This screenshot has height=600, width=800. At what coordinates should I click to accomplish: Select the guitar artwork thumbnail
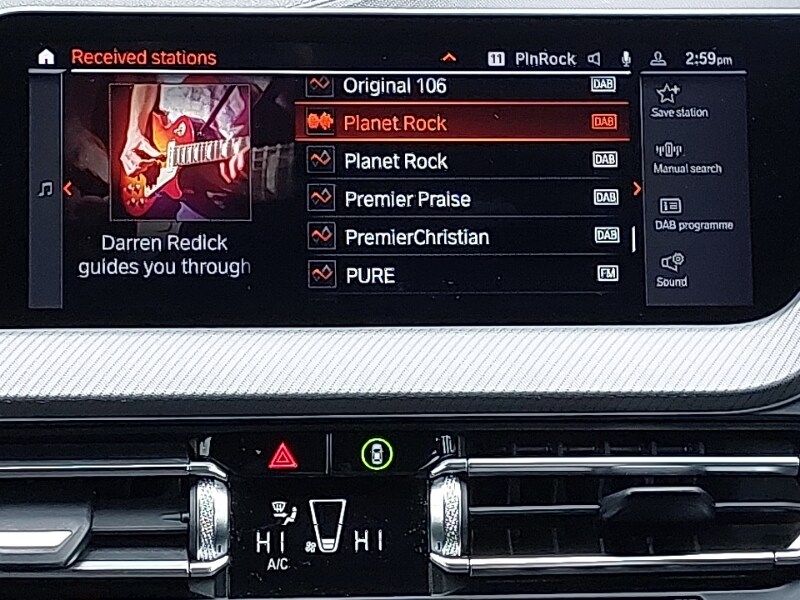(x=180, y=150)
